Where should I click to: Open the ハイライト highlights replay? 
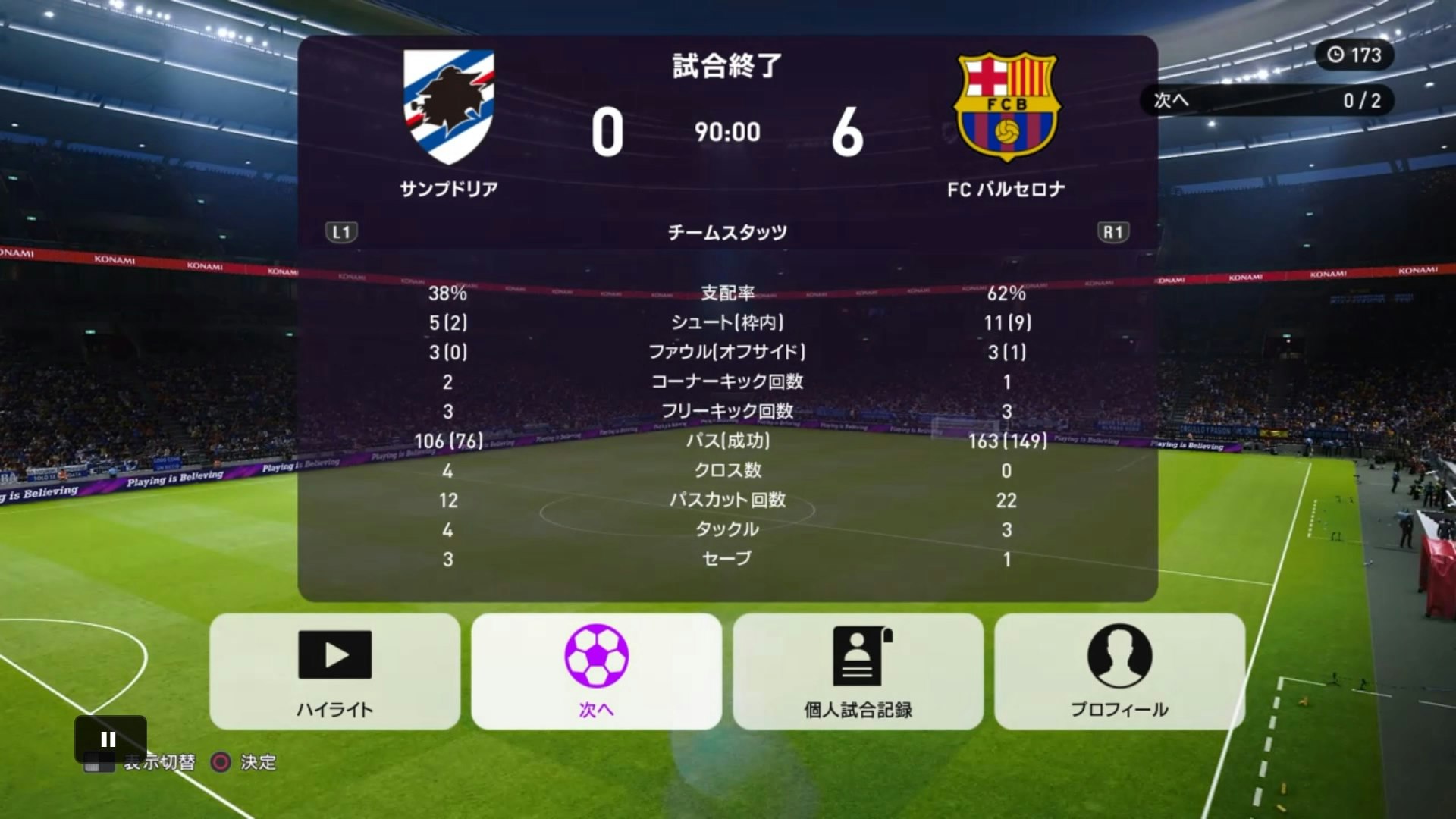pyautogui.click(x=334, y=671)
